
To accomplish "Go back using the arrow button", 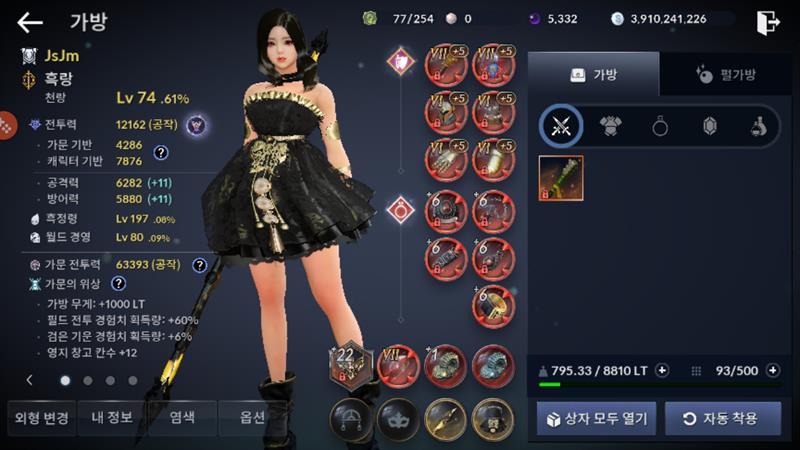I will [x=30, y=22].
